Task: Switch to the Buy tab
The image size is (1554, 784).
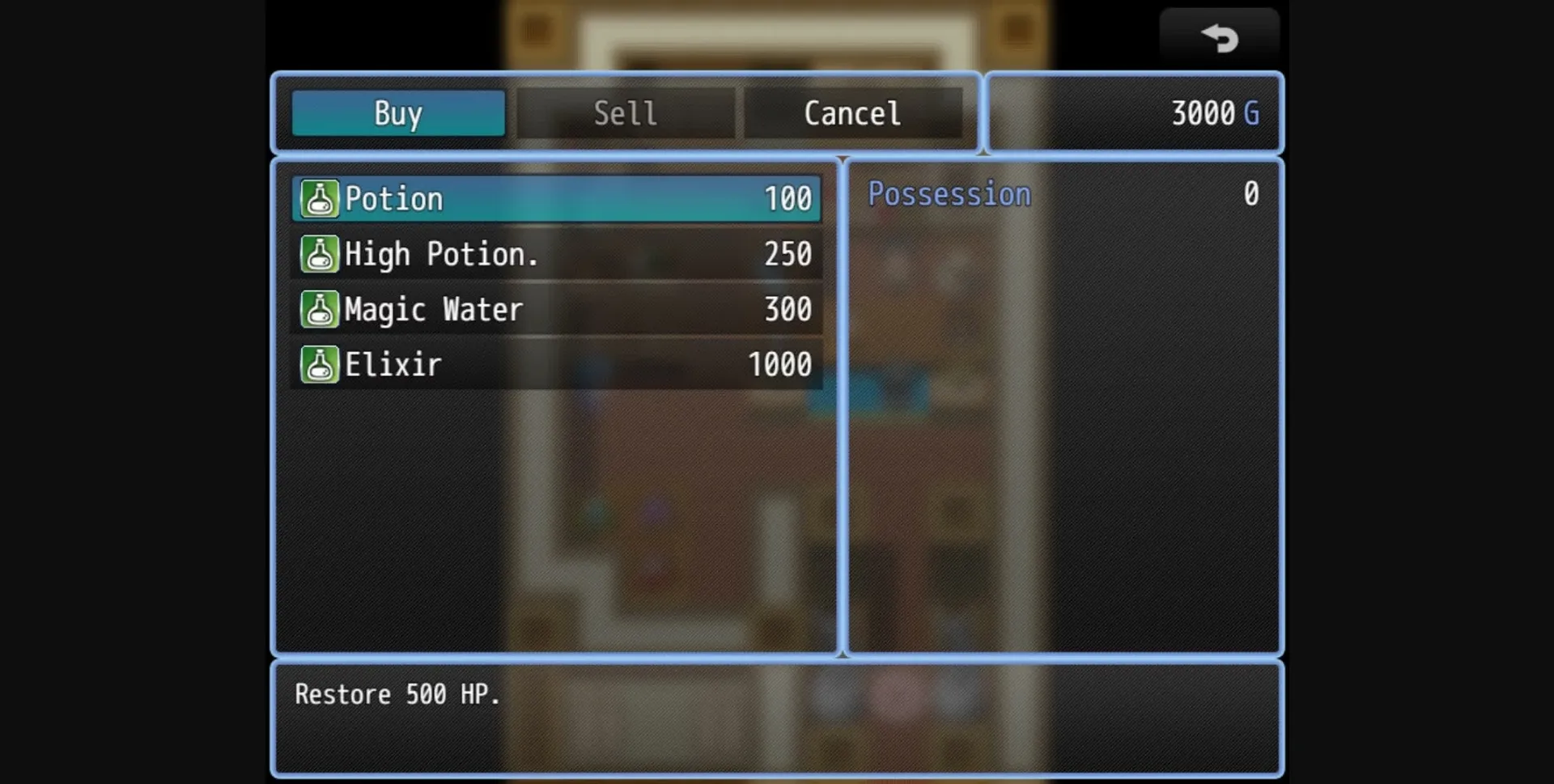Action: click(397, 113)
